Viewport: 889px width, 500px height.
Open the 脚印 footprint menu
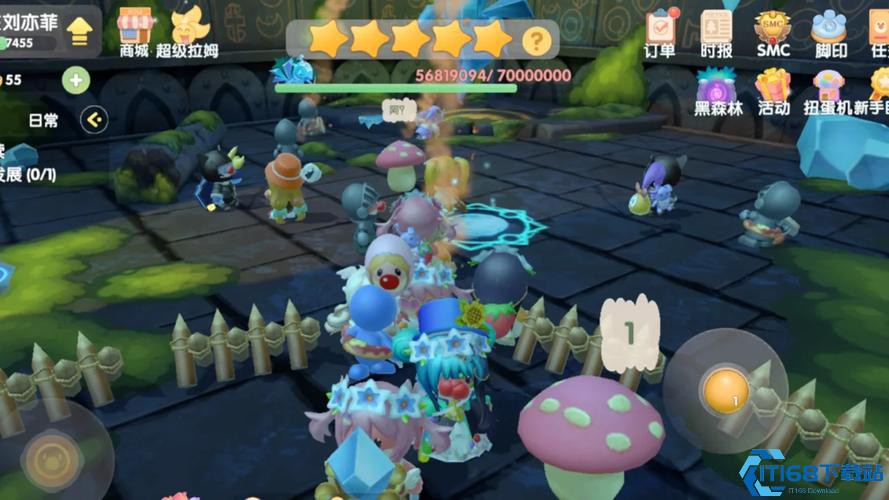pos(829,31)
